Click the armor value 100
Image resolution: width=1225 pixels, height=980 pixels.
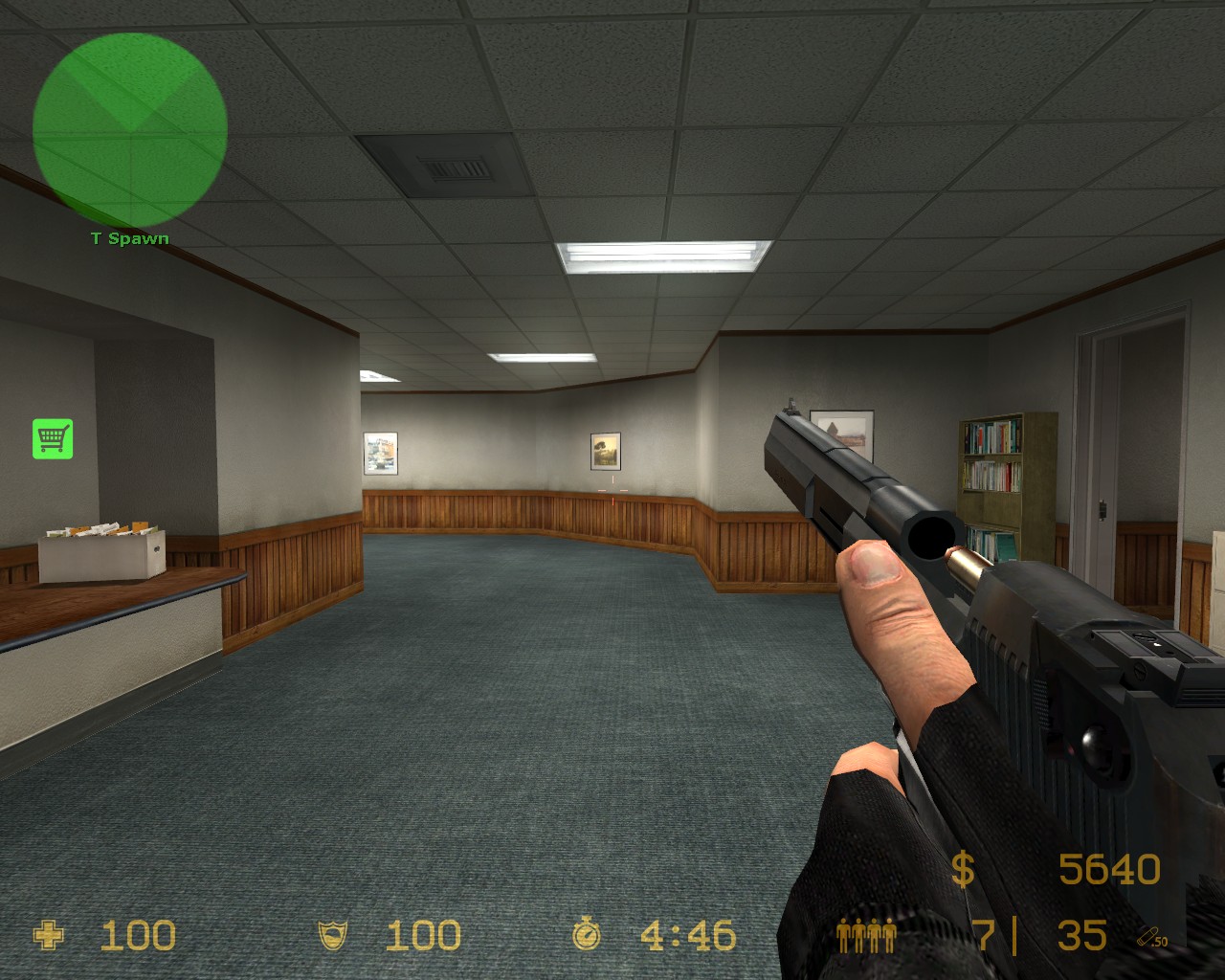(422, 935)
